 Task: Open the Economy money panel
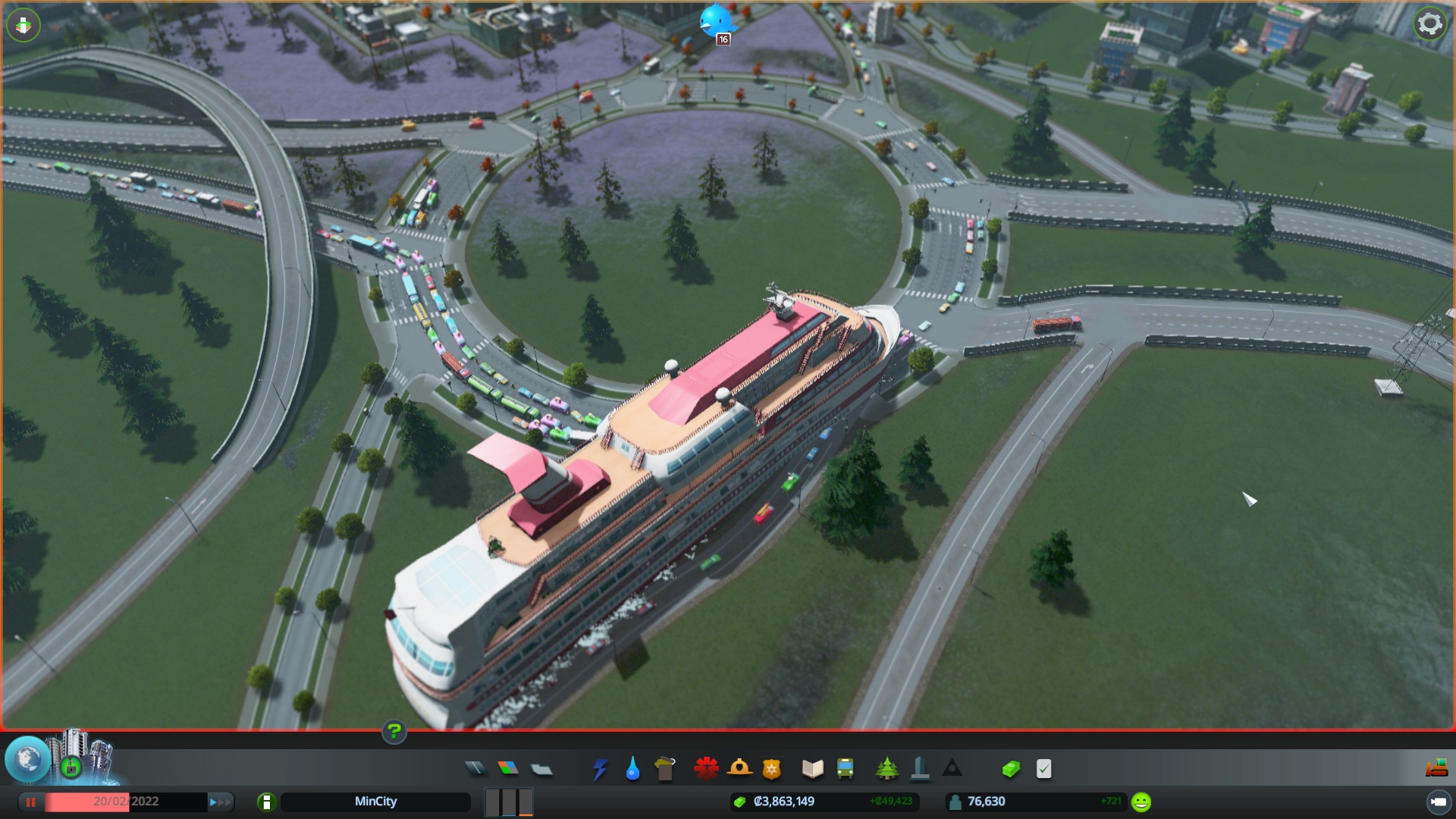point(1011,769)
